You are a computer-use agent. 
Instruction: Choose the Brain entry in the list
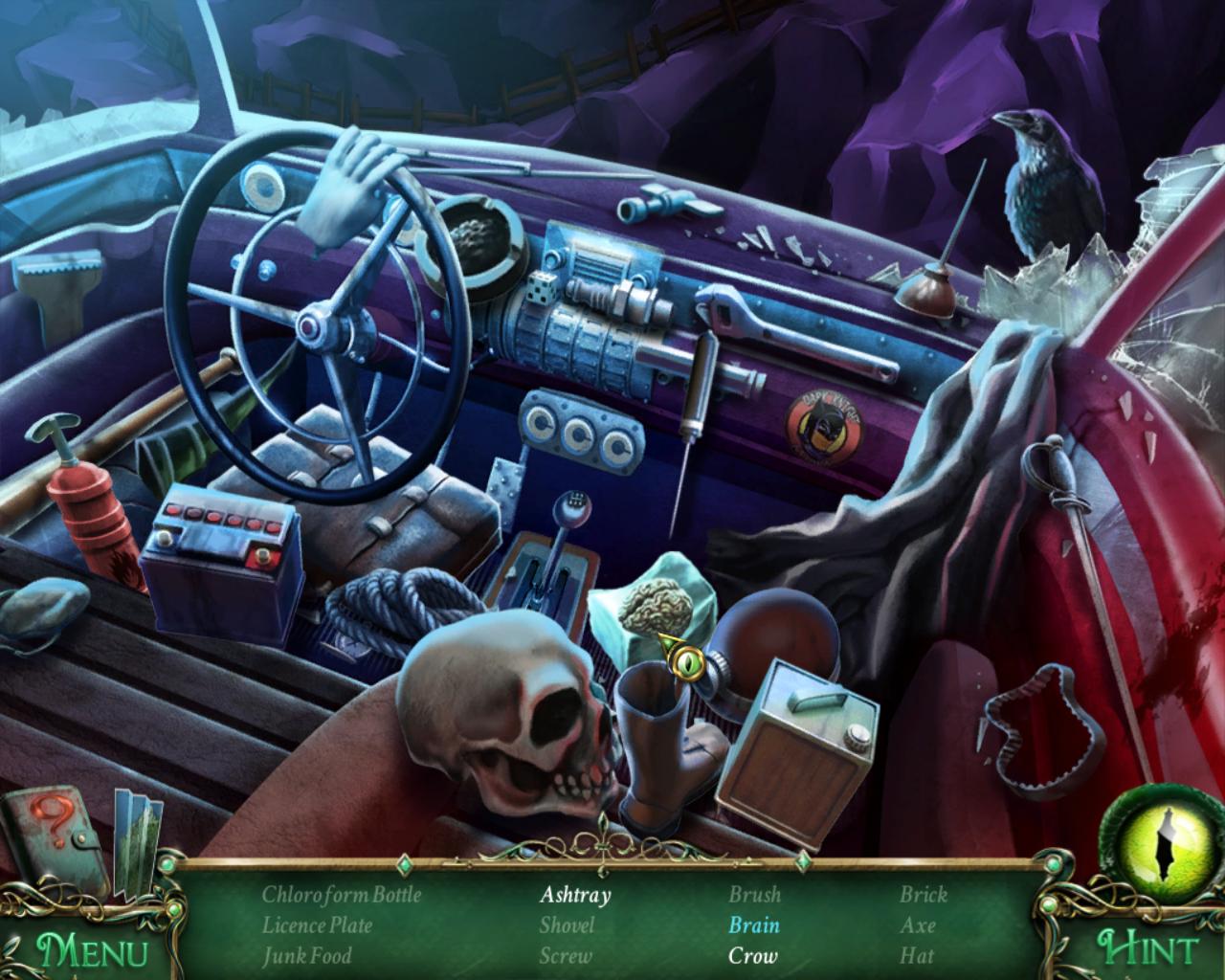[753, 925]
